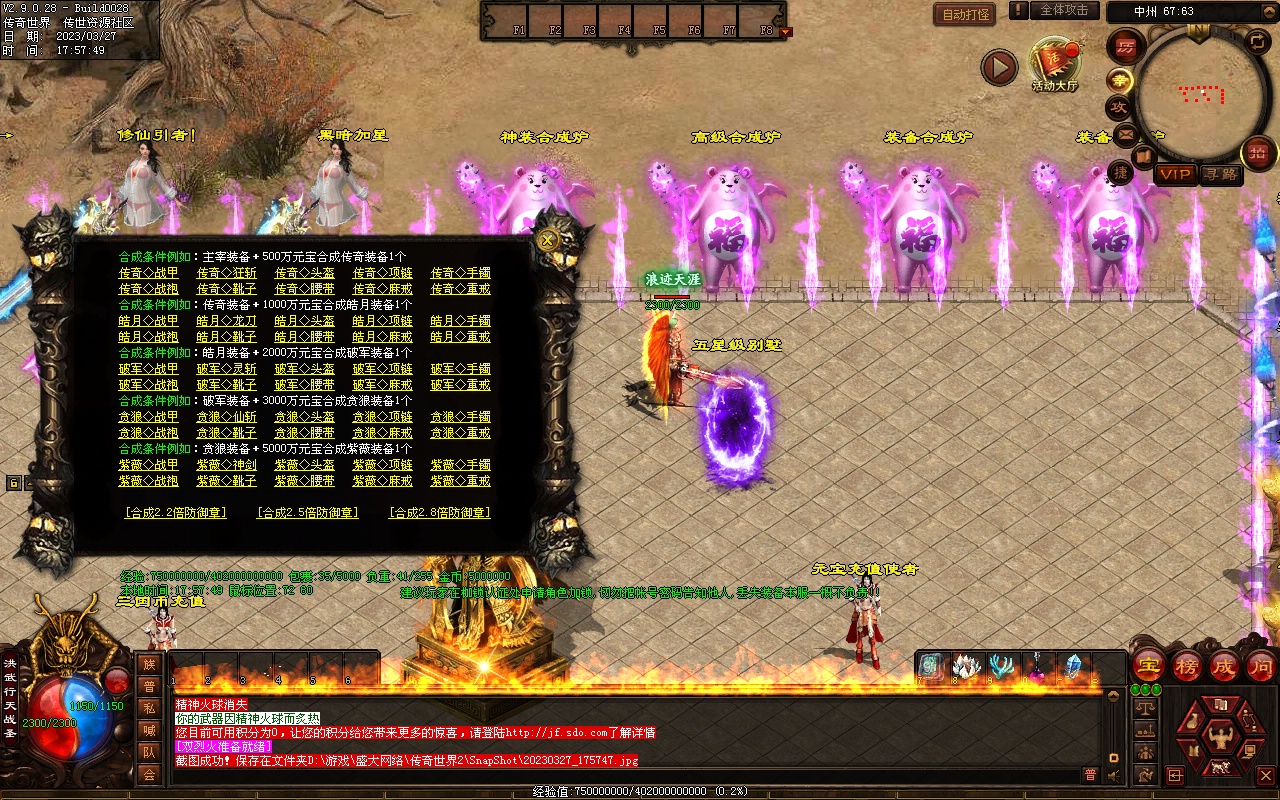This screenshot has height=800, width=1280.
Task: Open the 宝 treasure shop button
Action: point(1148,665)
